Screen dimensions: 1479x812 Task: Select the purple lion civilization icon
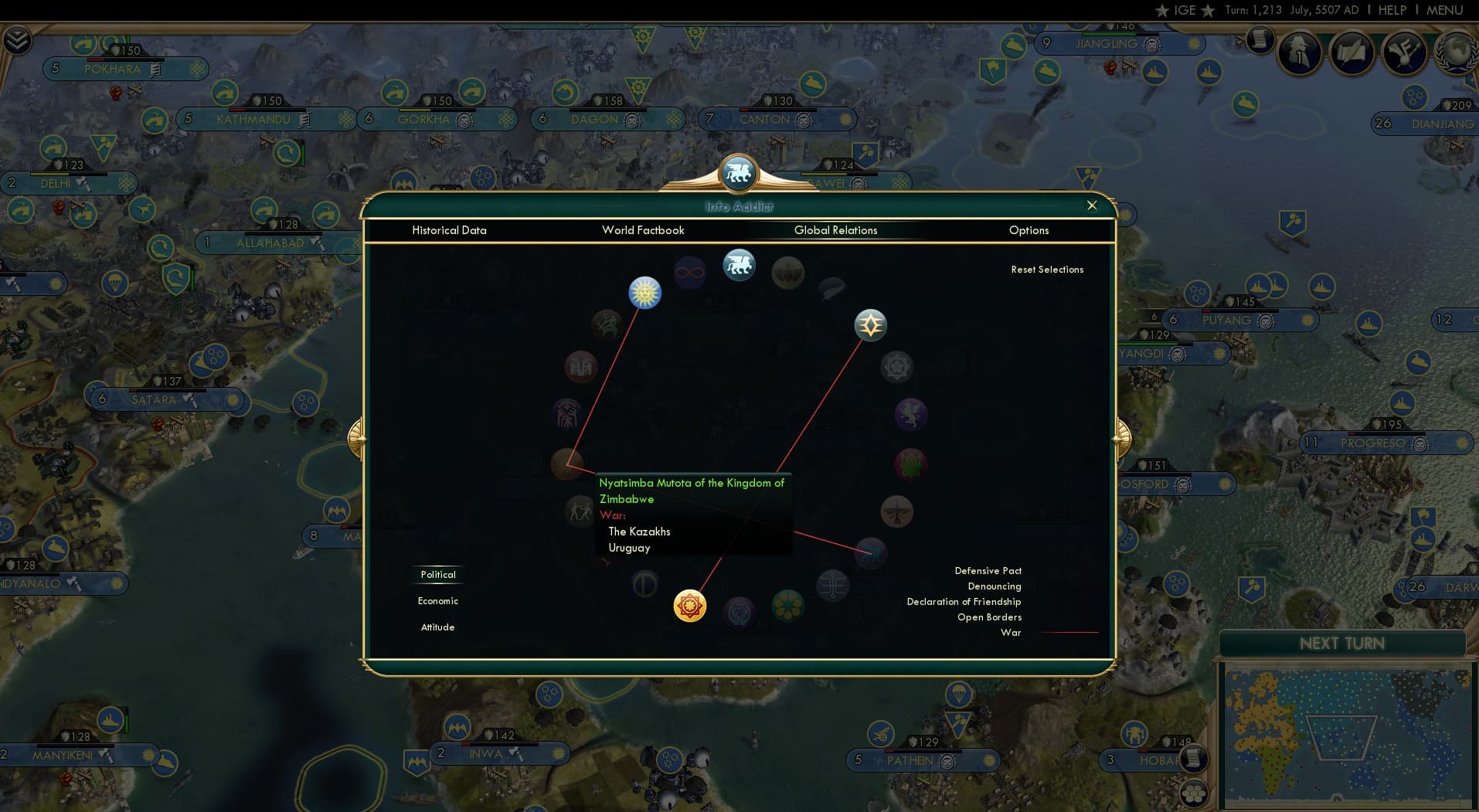point(912,416)
